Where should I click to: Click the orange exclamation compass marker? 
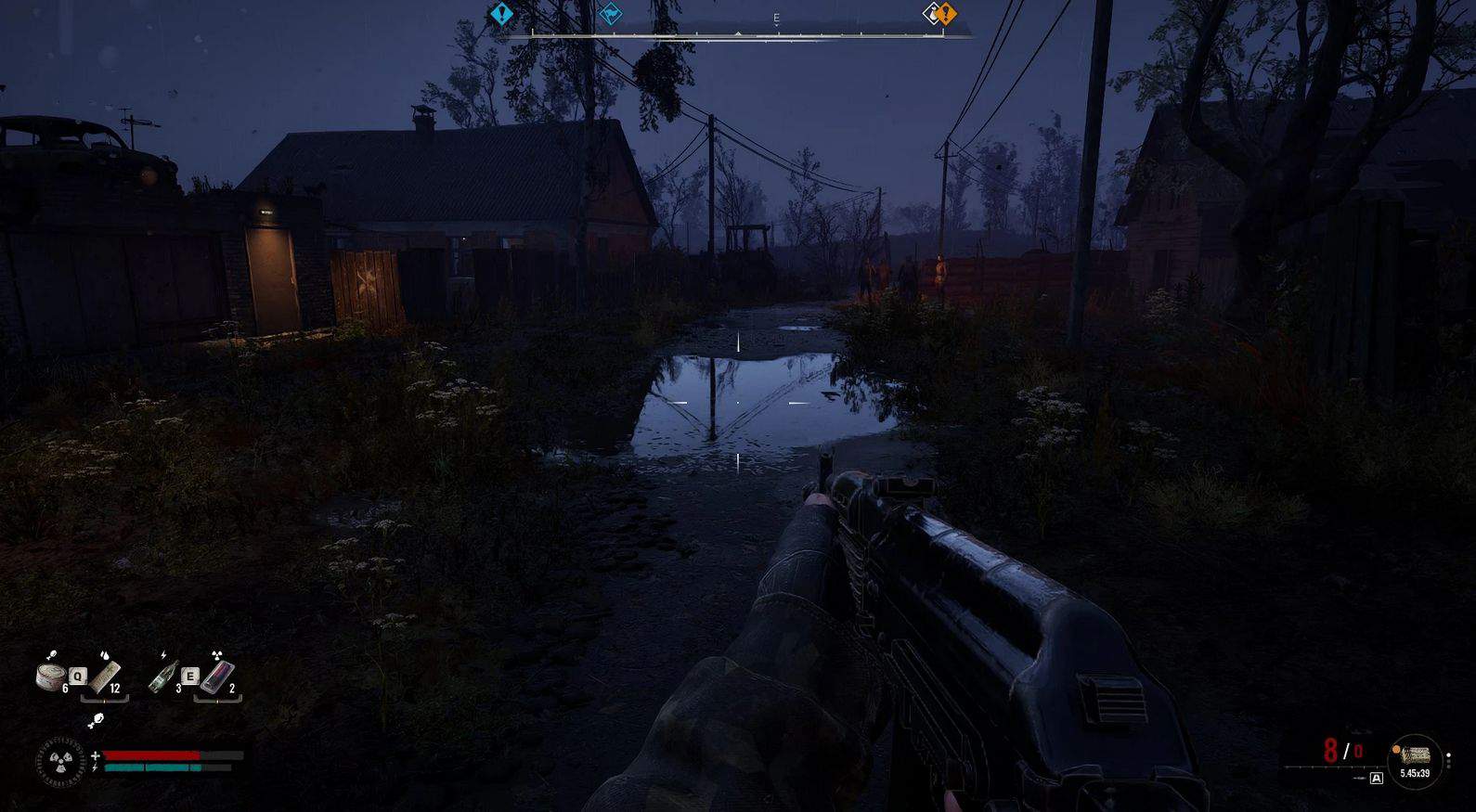click(945, 14)
